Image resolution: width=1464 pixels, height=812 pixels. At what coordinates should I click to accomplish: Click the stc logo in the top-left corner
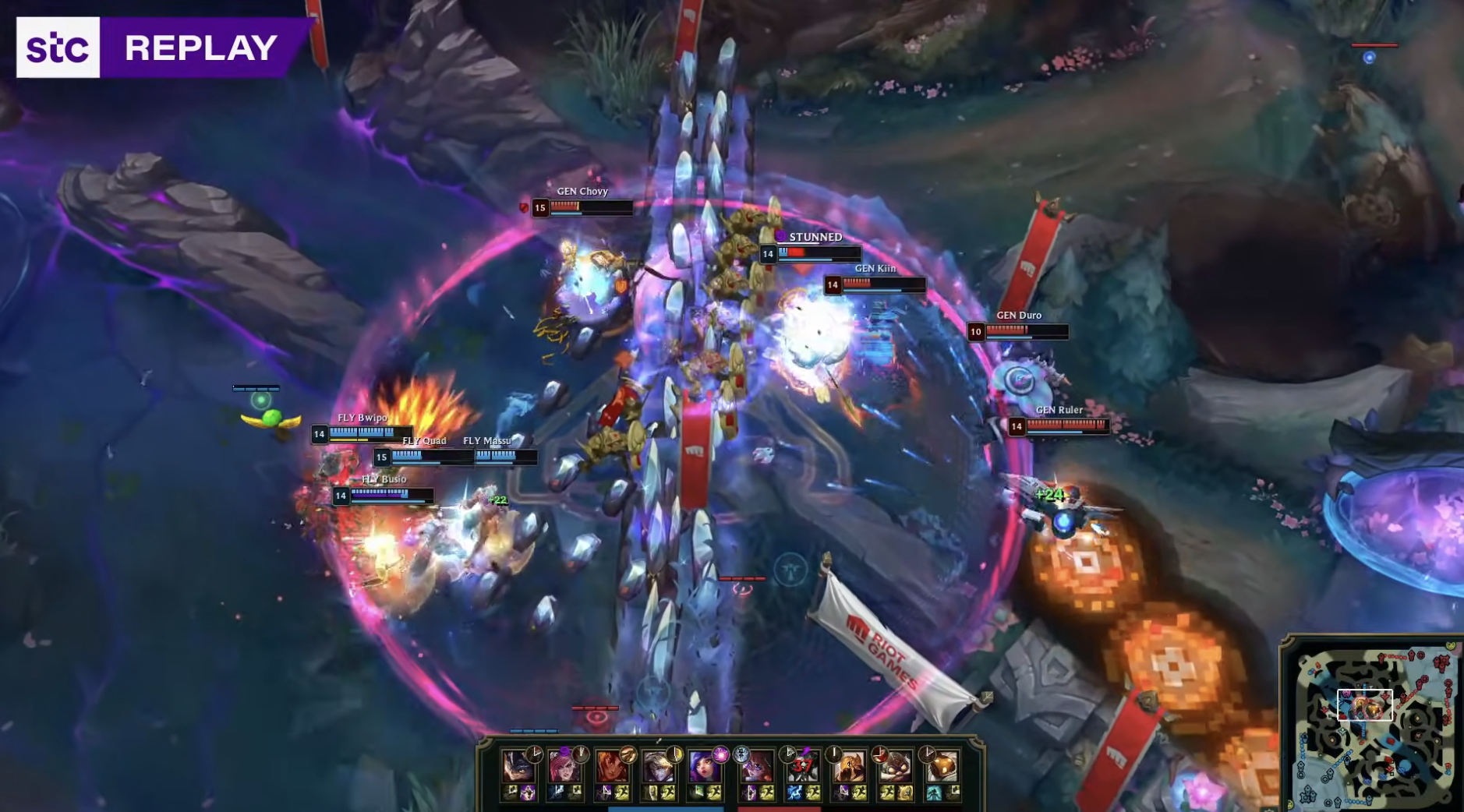coord(58,48)
